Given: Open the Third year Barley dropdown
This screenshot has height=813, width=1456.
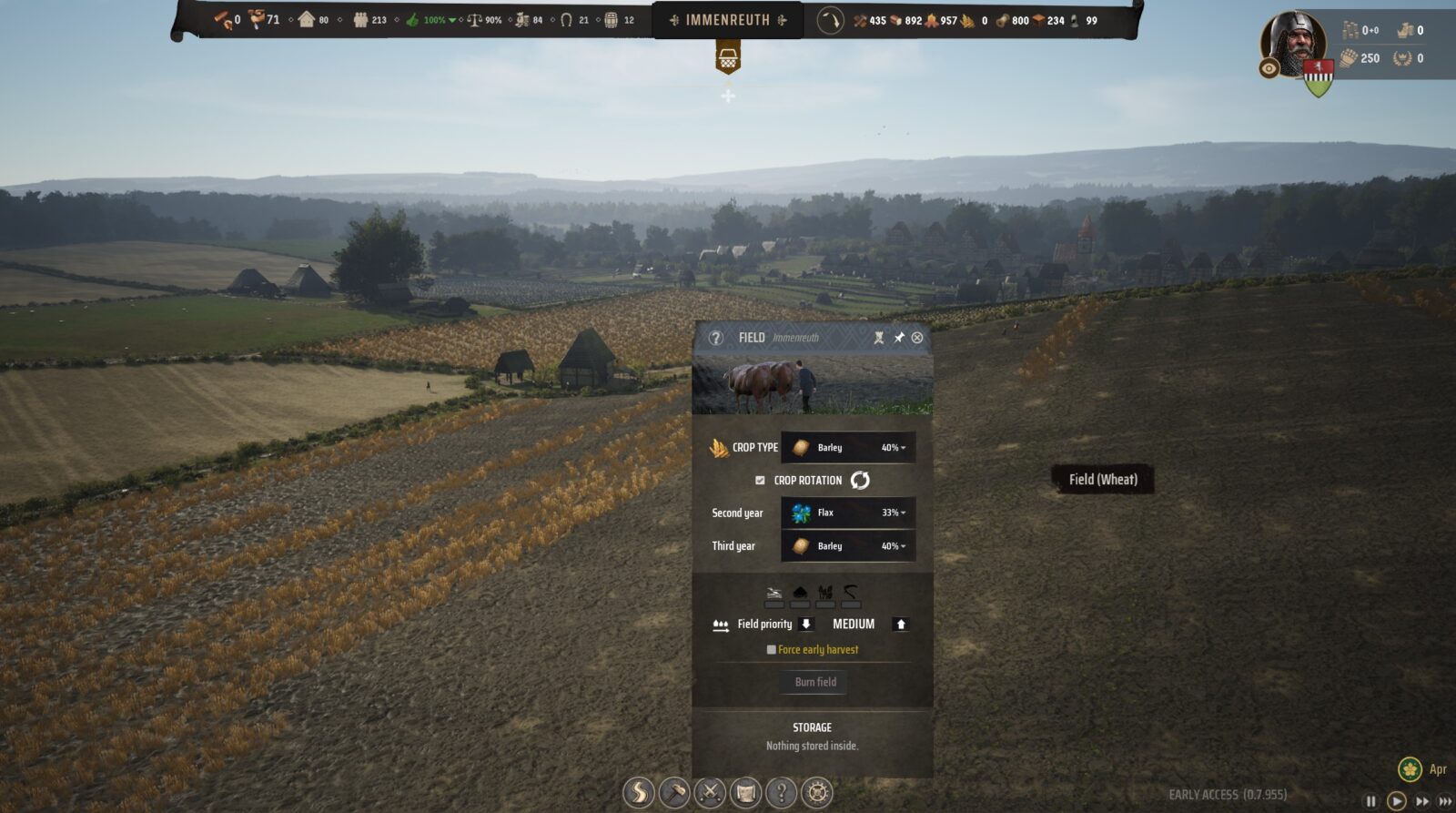Looking at the screenshot, I should (848, 546).
